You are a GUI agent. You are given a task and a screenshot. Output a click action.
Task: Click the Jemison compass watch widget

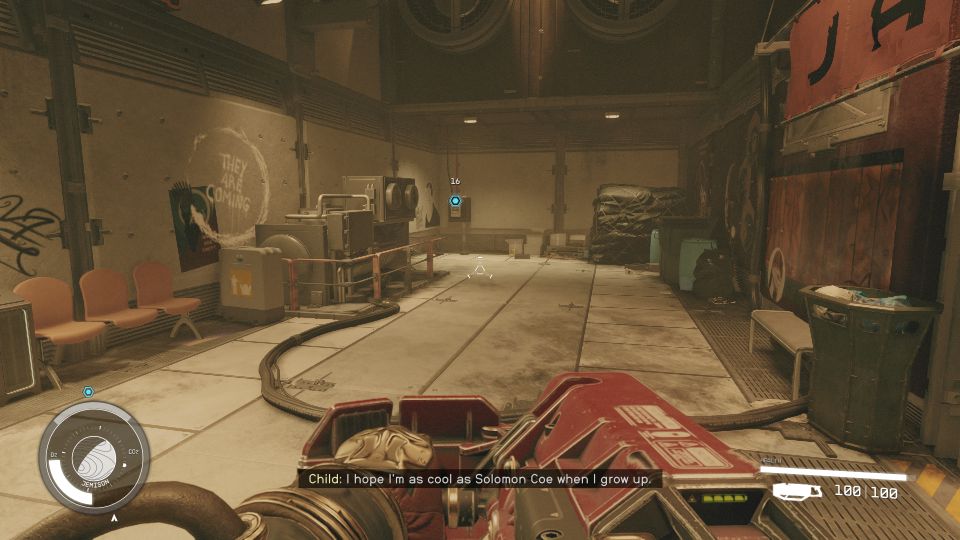coord(93,457)
